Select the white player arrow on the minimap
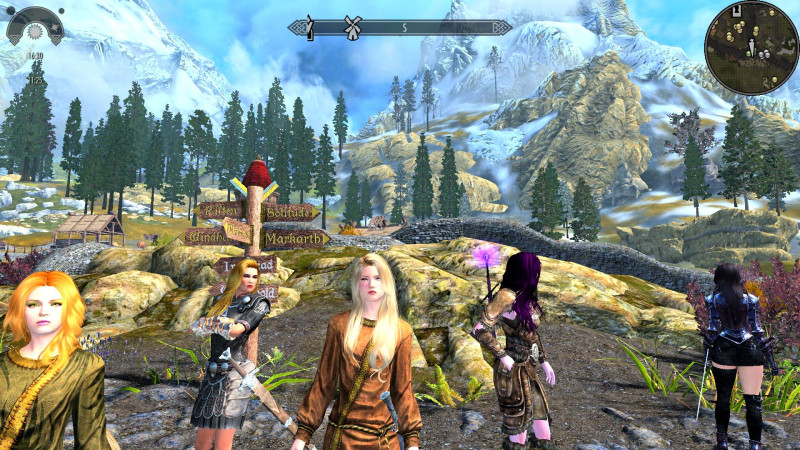Screen dimensions: 800x450 coord(750,46)
